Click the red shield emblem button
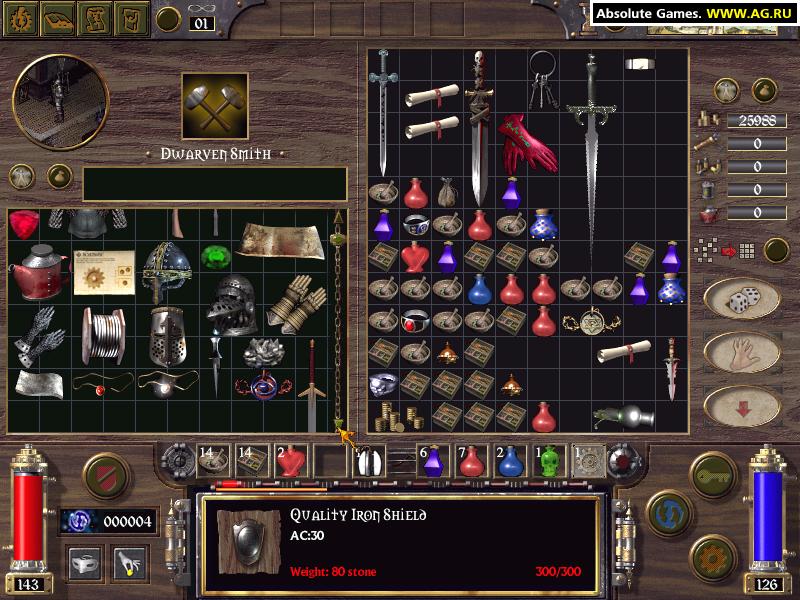The width and height of the screenshot is (800, 600). [x=105, y=475]
